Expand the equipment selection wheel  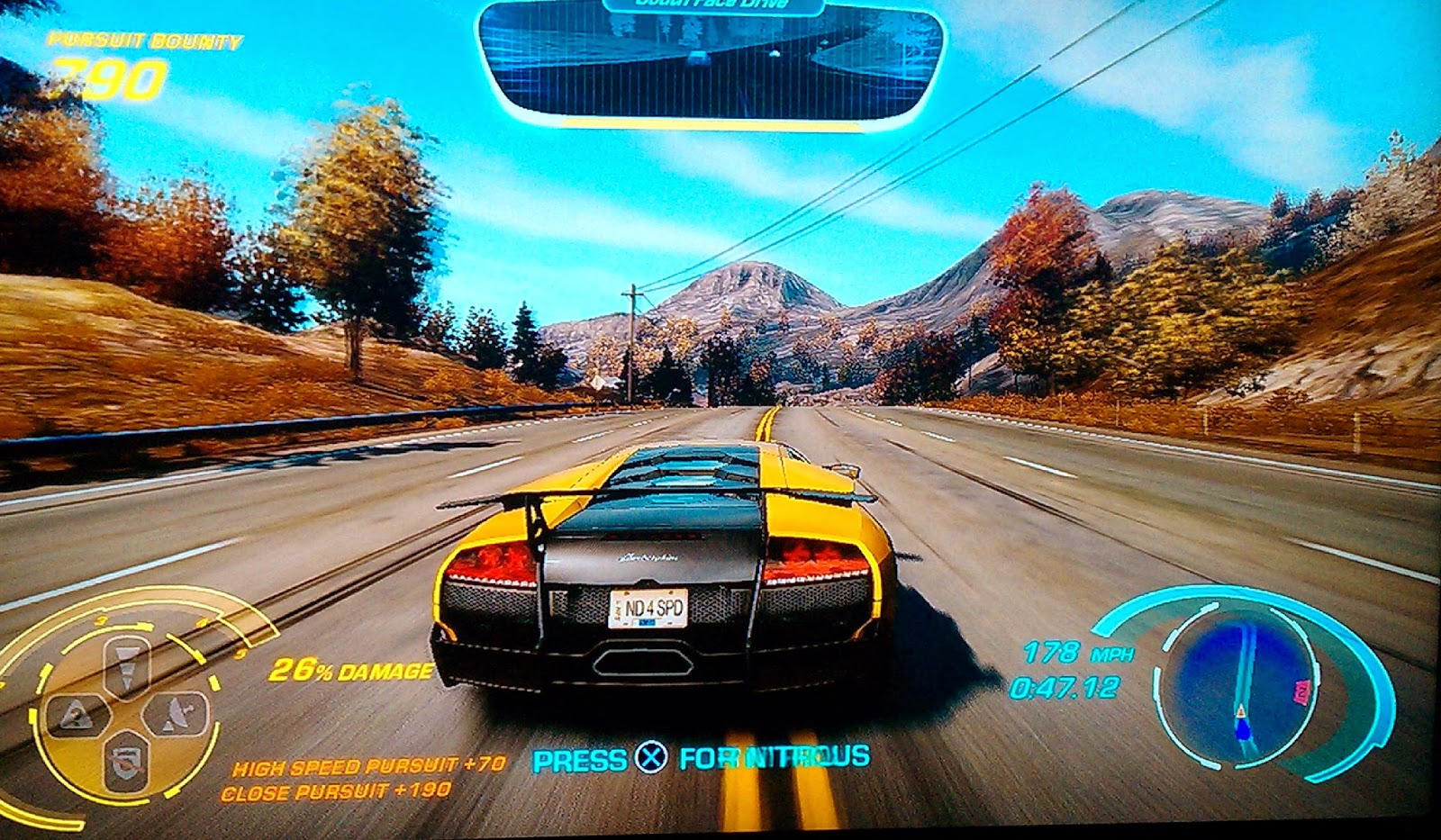126,711
